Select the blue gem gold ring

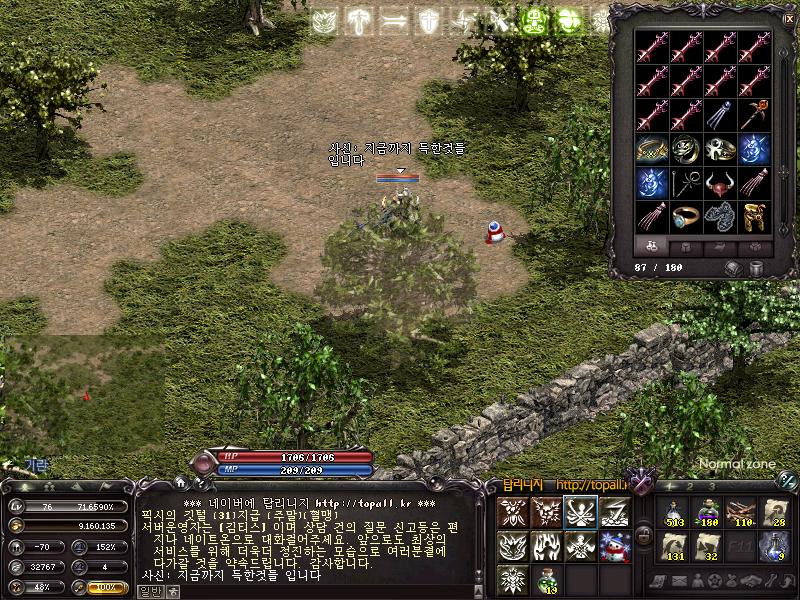click(686, 217)
